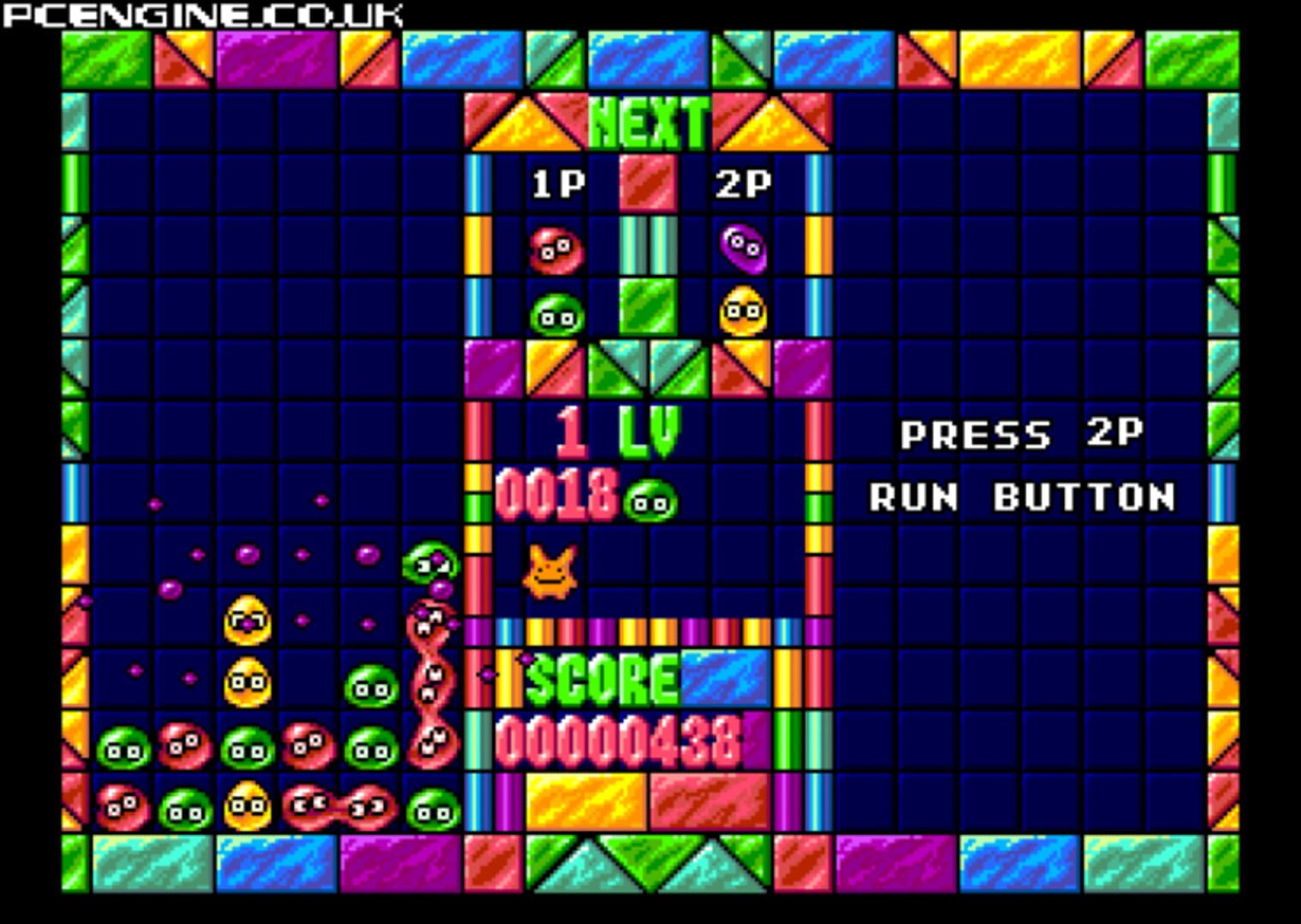Screen dimensions: 1301x924
Task: Toggle the 1P next piece preview
Action: tap(556, 282)
